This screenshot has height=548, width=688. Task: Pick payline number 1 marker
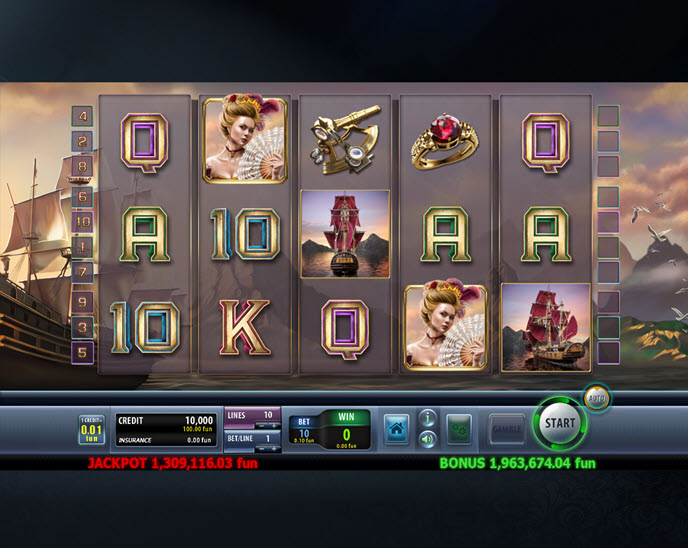83,246
